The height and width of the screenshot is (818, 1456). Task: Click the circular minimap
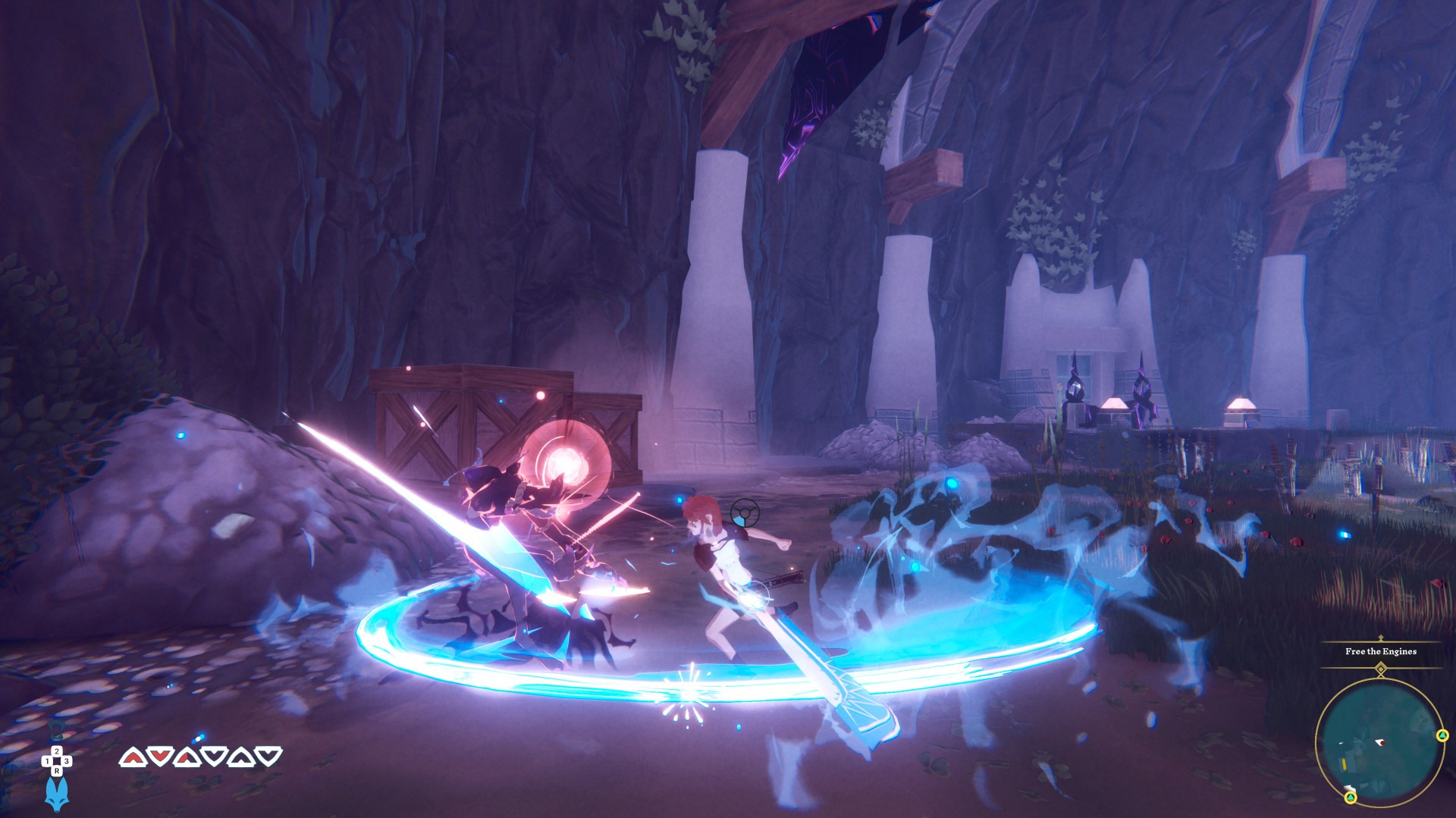pos(1379,741)
